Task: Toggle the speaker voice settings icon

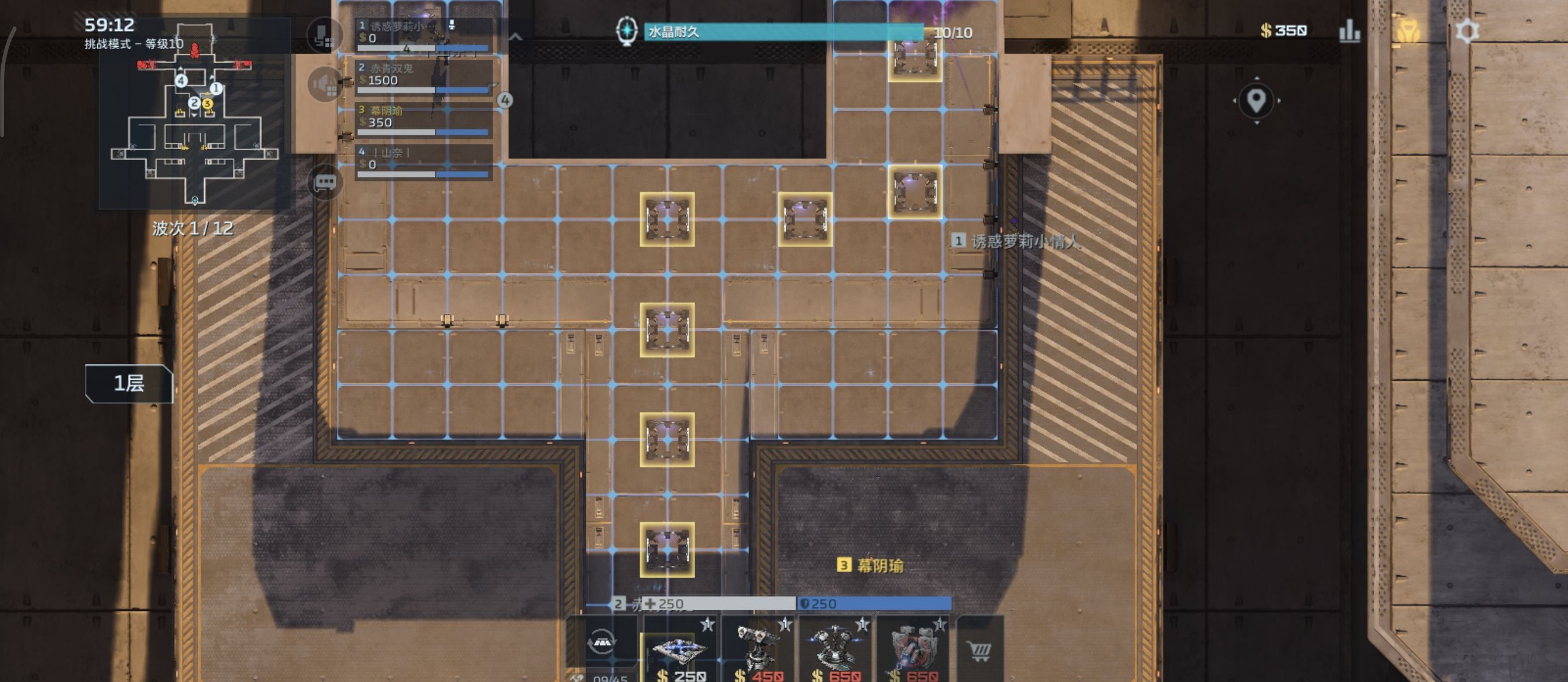Action: point(325,84)
